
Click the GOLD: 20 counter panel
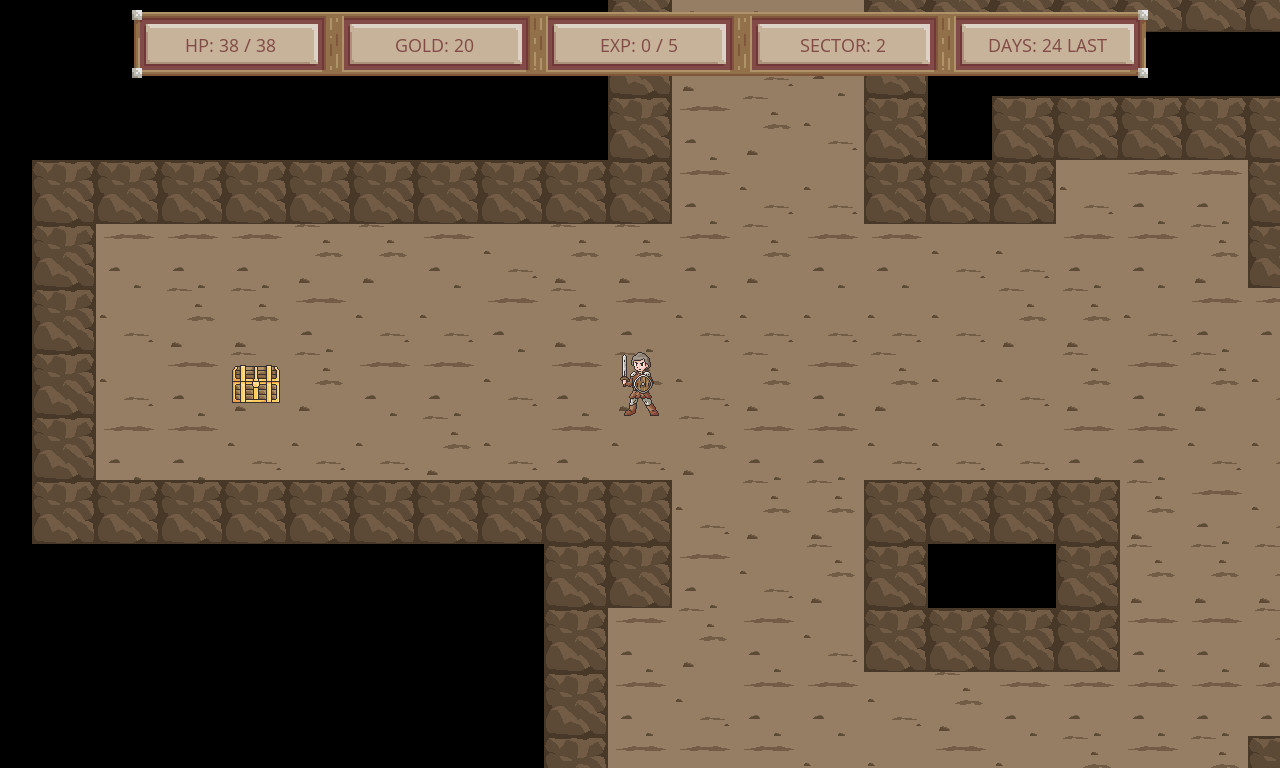click(434, 44)
